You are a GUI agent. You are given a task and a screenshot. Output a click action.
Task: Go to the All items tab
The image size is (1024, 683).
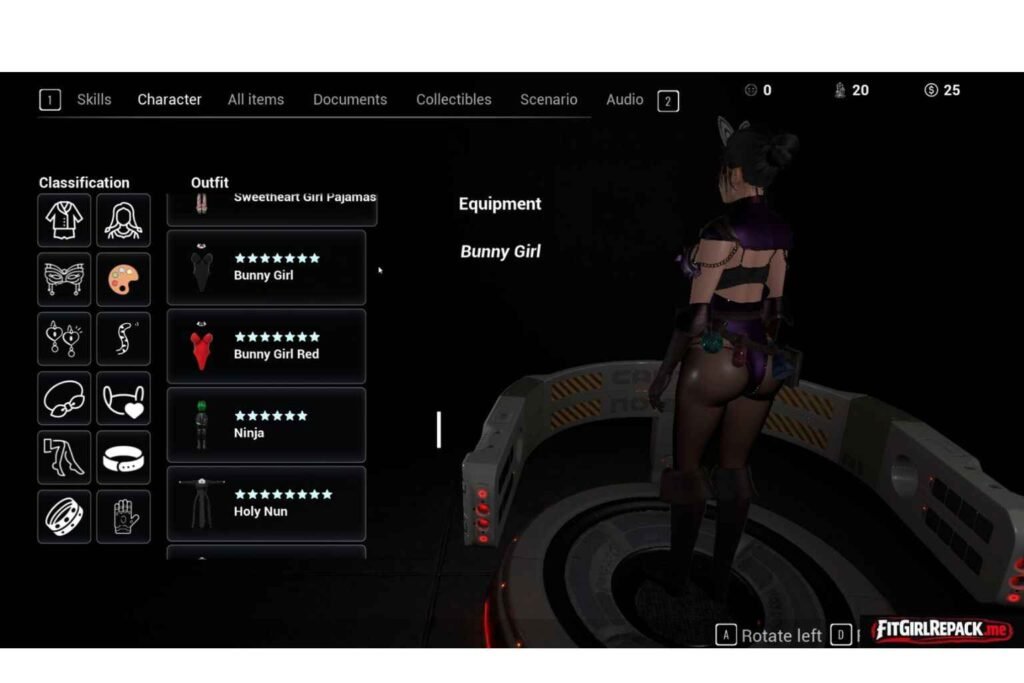pos(256,100)
